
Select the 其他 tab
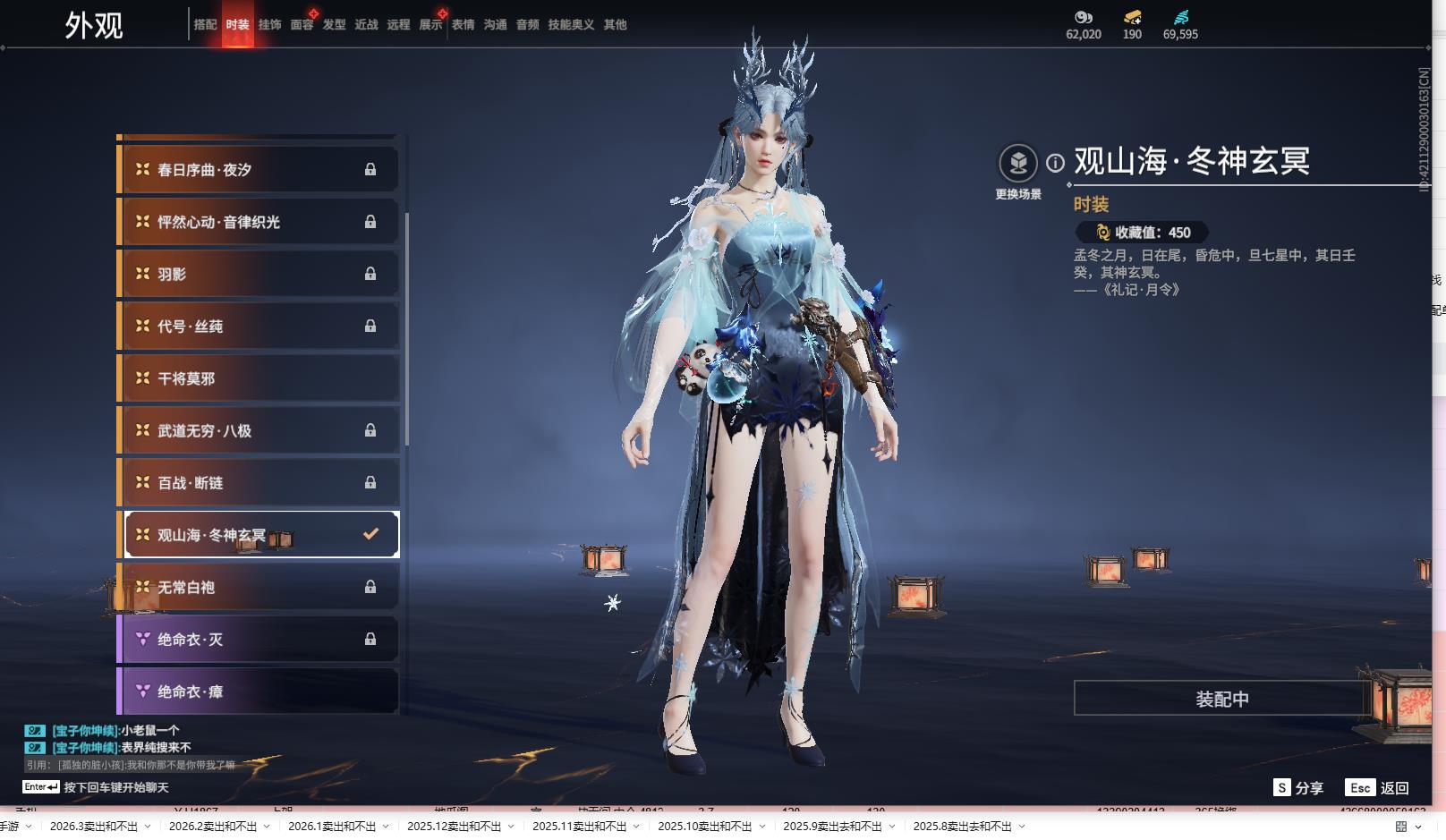click(615, 25)
